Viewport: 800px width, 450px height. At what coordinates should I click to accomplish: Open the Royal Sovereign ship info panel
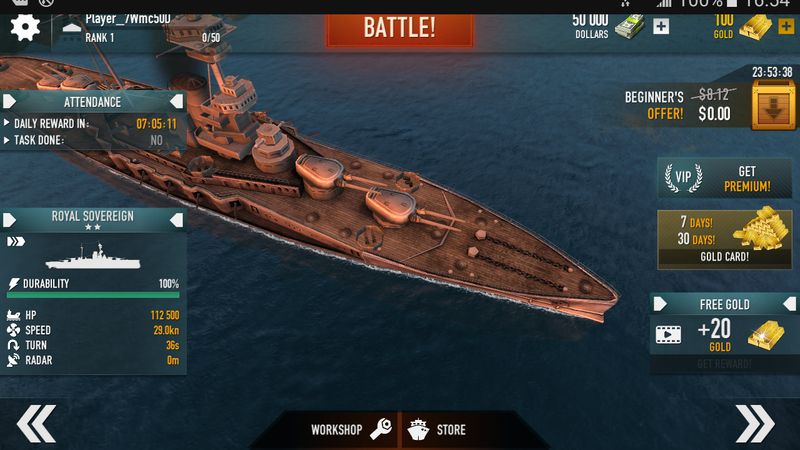[x=93, y=216]
